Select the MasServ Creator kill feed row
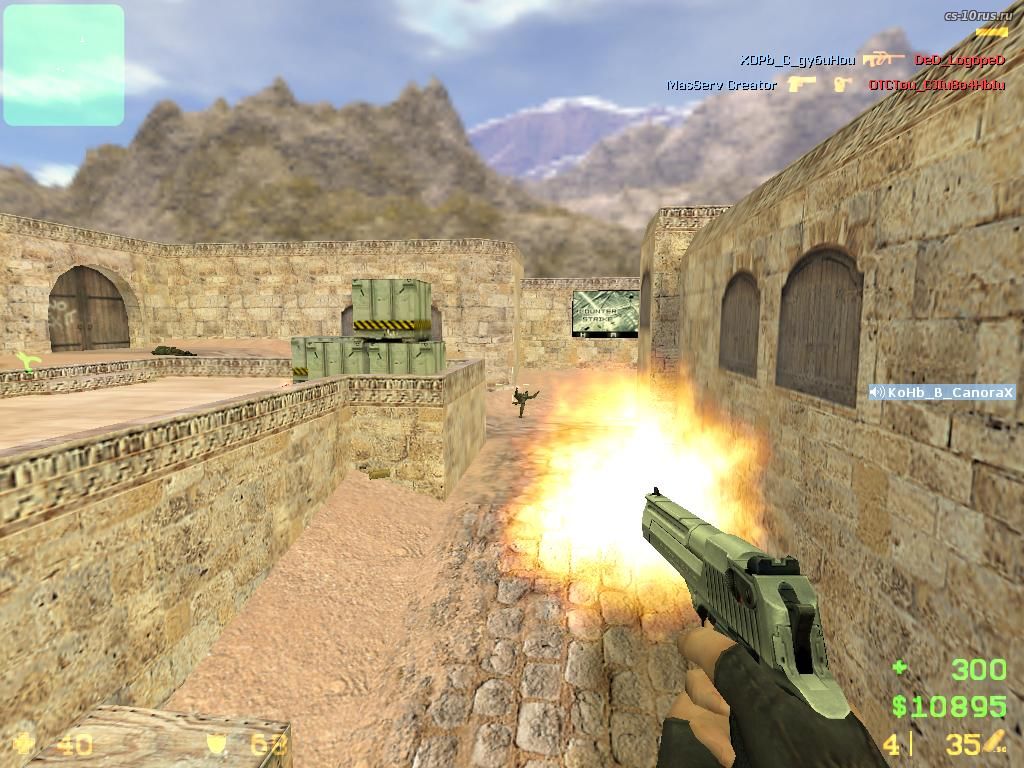Viewport: 1024px width, 768px height. pyautogui.click(x=722, y=85)
